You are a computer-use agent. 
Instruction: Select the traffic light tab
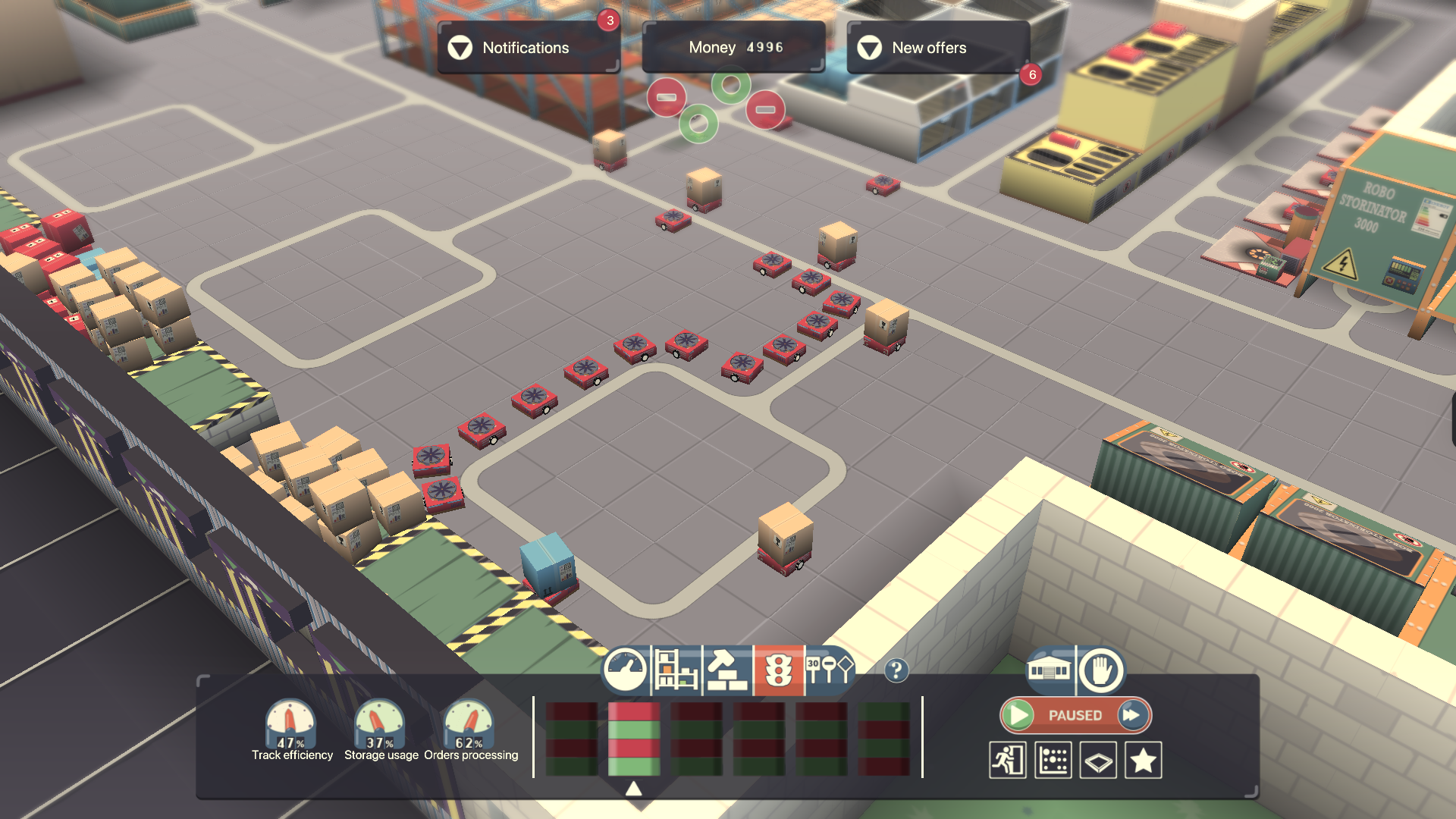click(778, 670)
